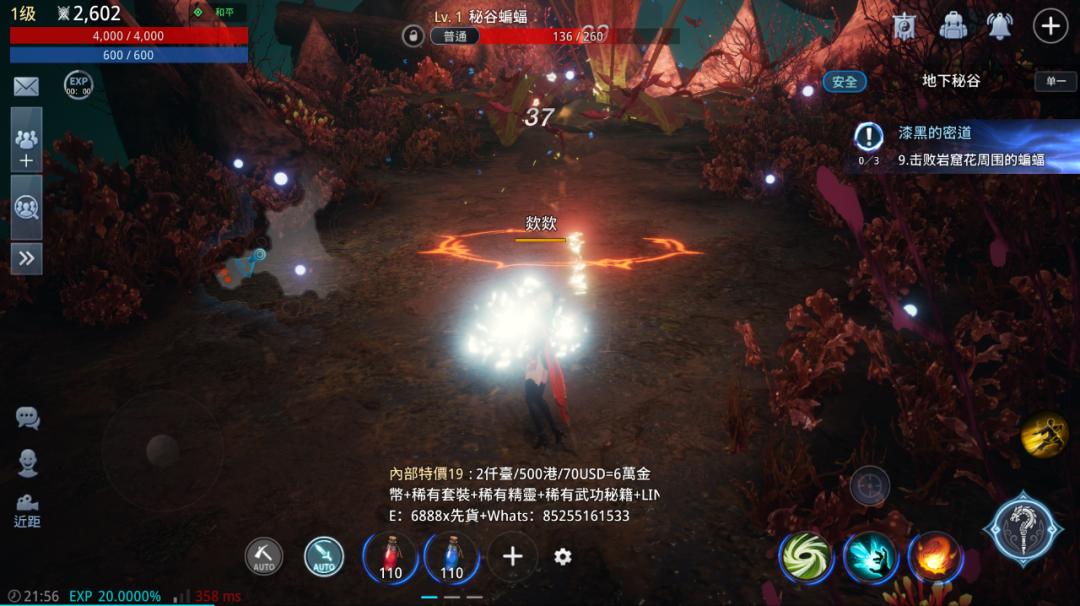The width and height of the screenshot is (1080, 606).
Task: Open the chat bubbles icon
Action: (x=27, y=418)
